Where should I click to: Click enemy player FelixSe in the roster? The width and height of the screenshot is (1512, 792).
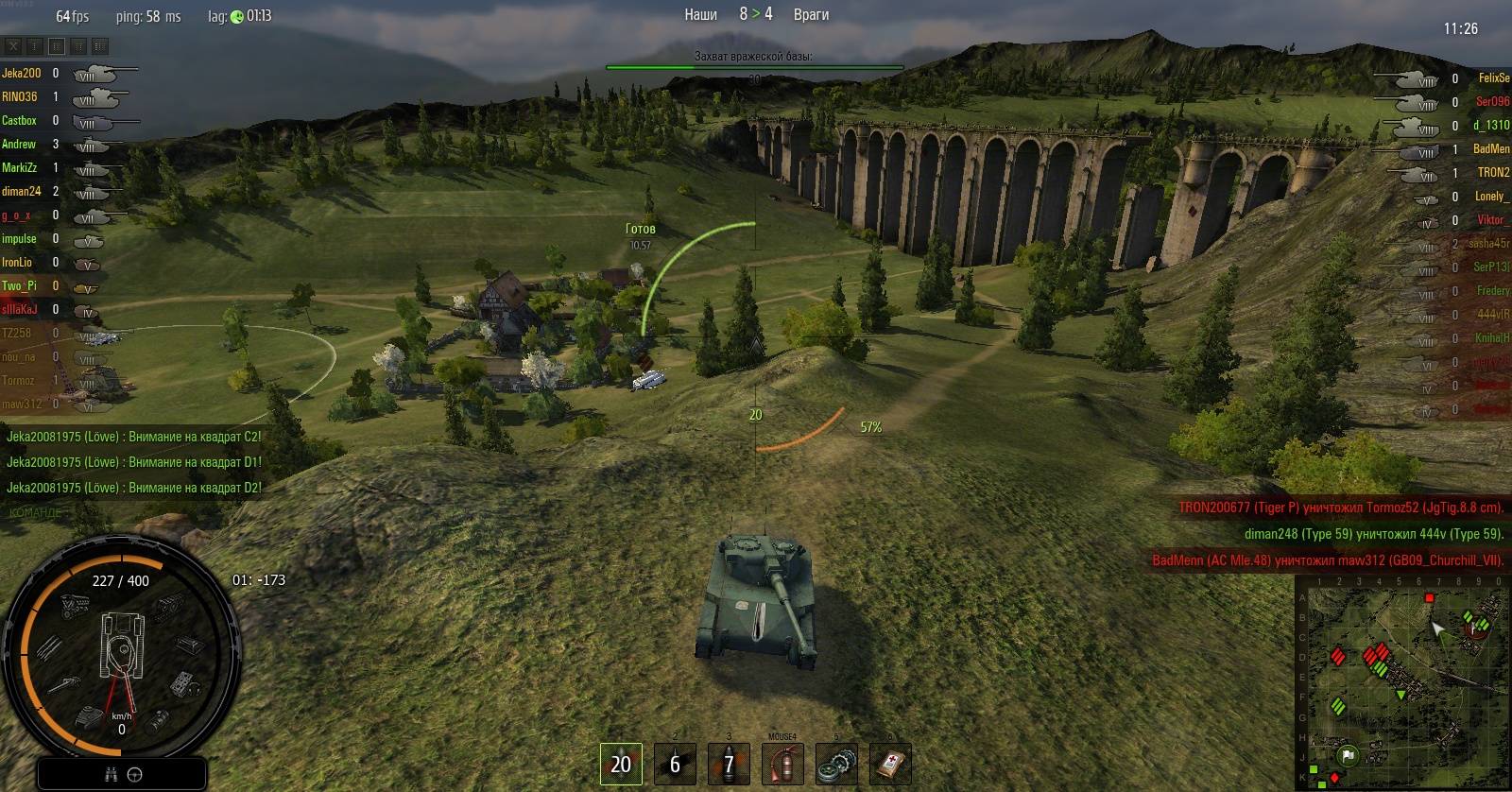[x=1493, y=78]
